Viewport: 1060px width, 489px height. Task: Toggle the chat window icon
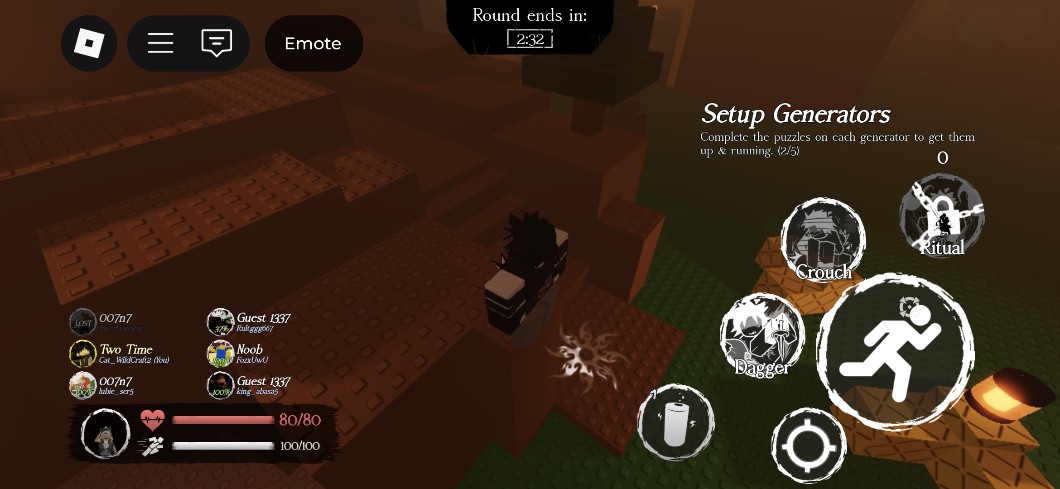coord(216,43)
